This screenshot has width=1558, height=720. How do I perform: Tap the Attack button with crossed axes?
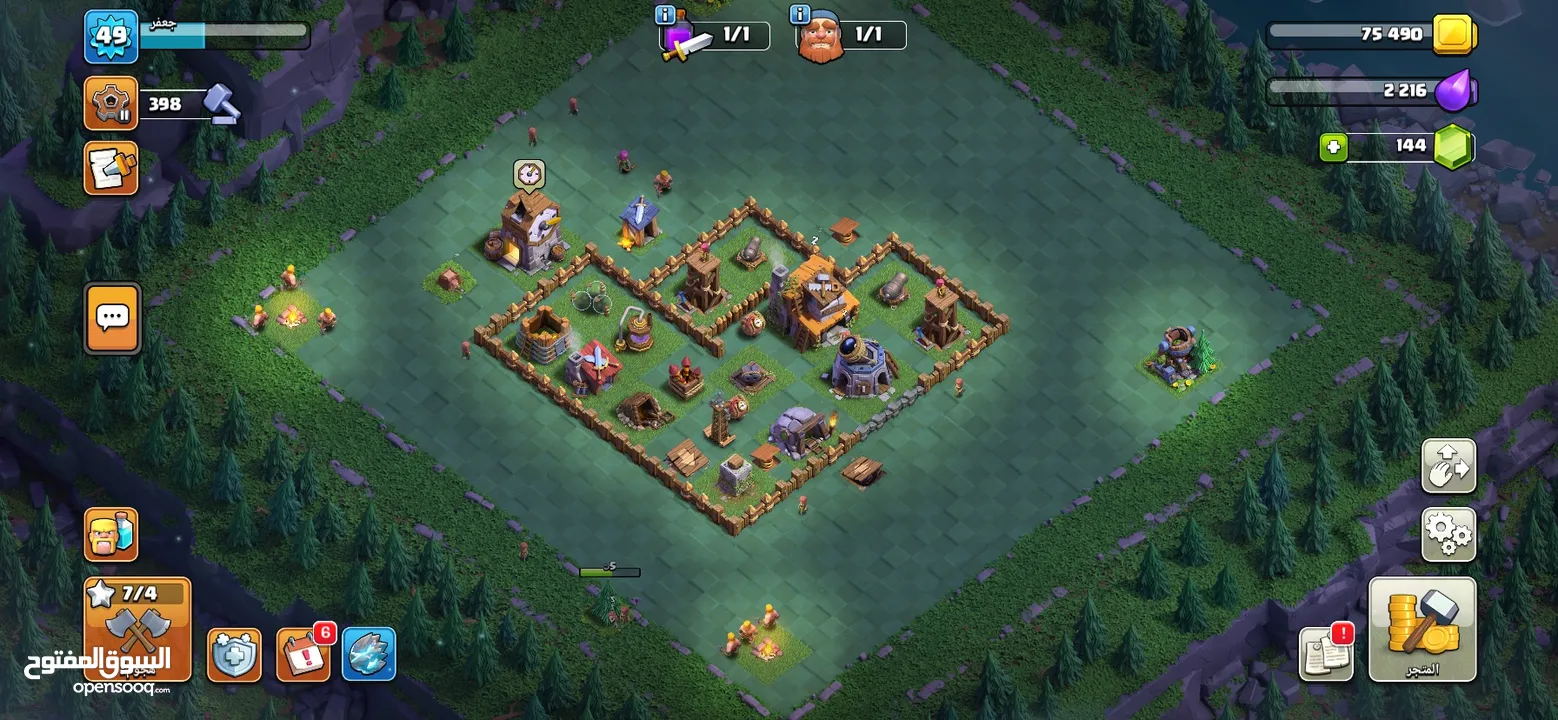[137, 628]
